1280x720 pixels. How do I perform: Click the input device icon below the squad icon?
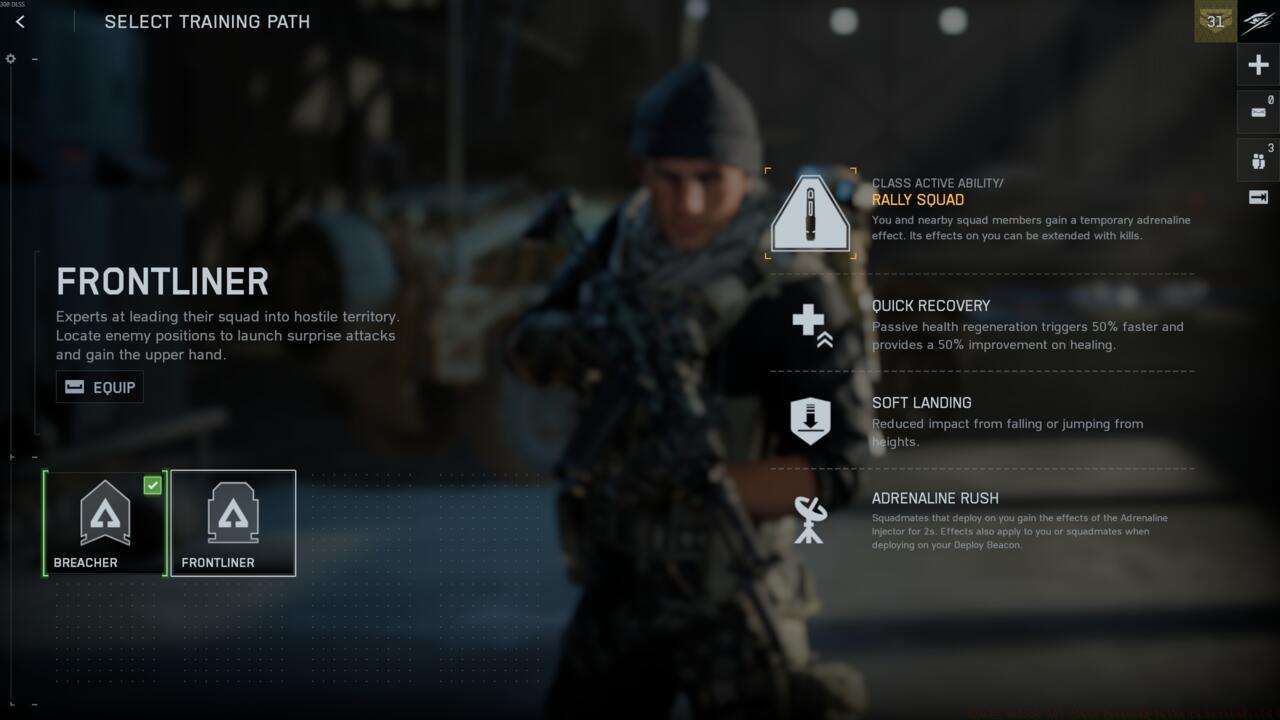click(x=1258, y=197)
